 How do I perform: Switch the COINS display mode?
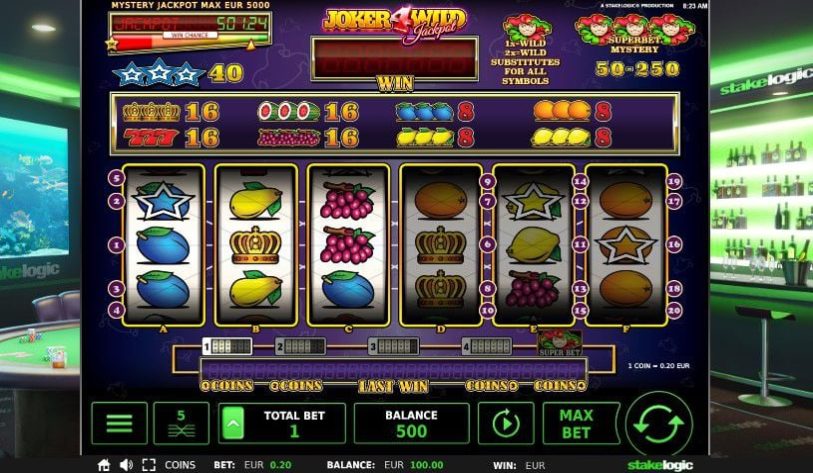coord(180,465)
